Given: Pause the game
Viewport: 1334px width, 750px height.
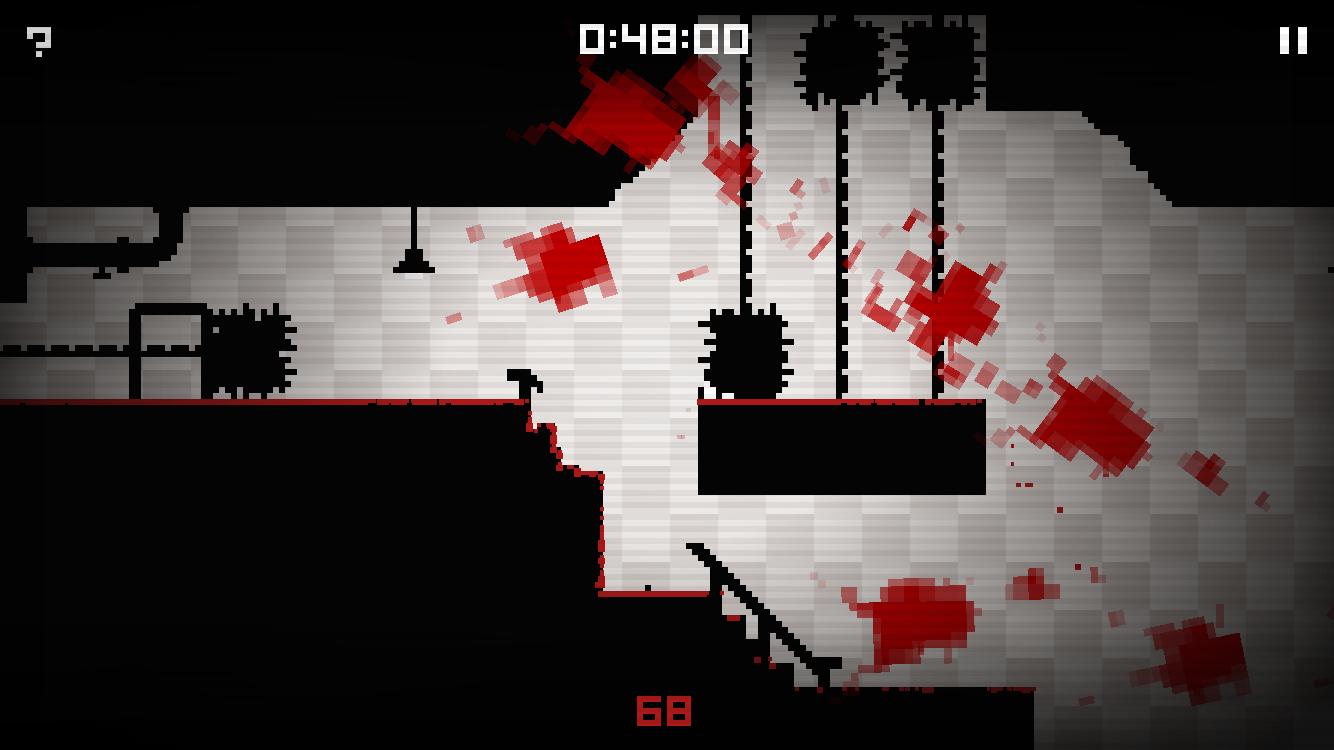Looking at the screenshot, I should pyautogui.click(x=1293, y=40).
